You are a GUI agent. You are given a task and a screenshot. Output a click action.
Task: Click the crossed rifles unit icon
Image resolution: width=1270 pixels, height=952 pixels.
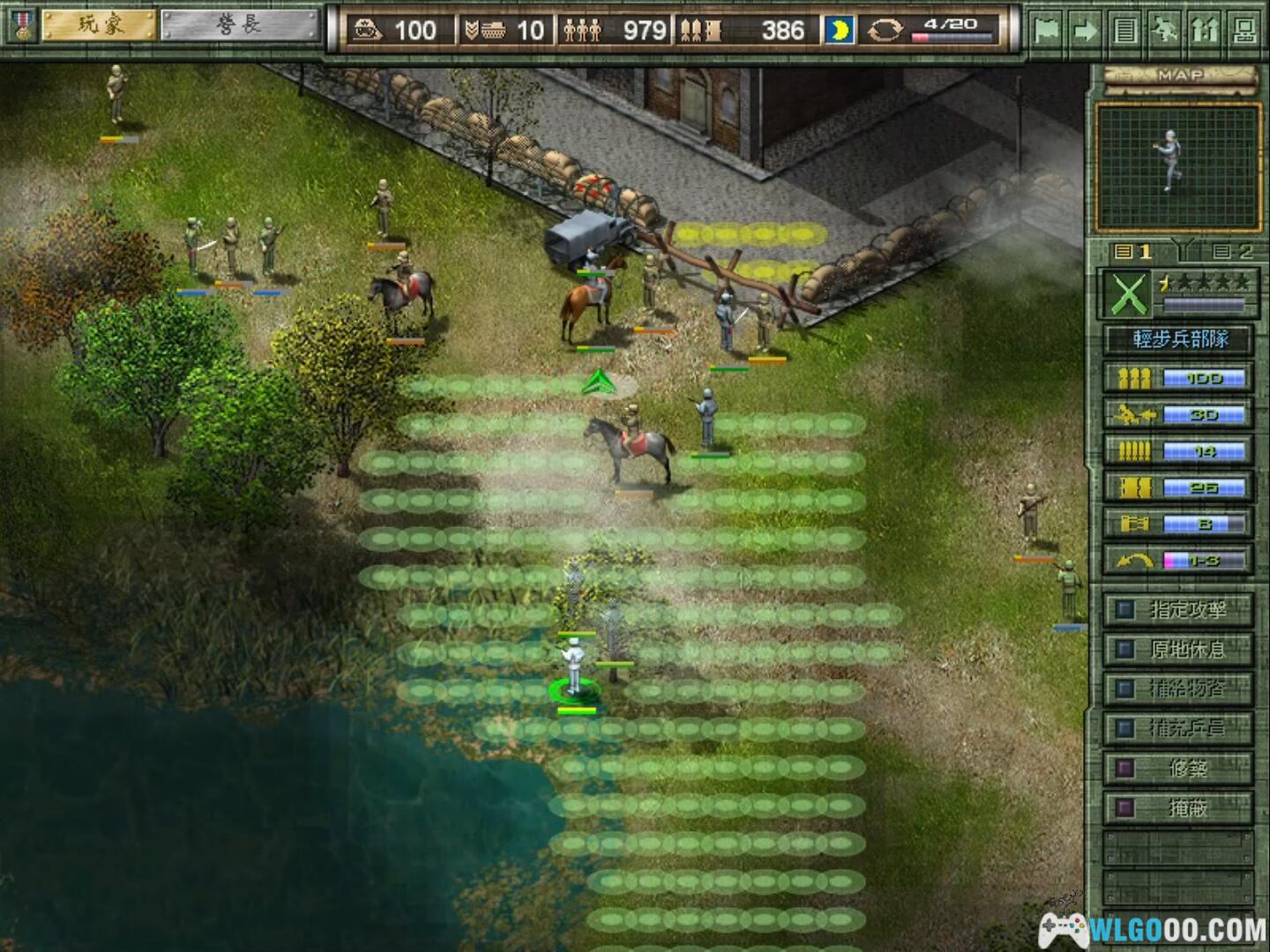[x=1128, y=294]
